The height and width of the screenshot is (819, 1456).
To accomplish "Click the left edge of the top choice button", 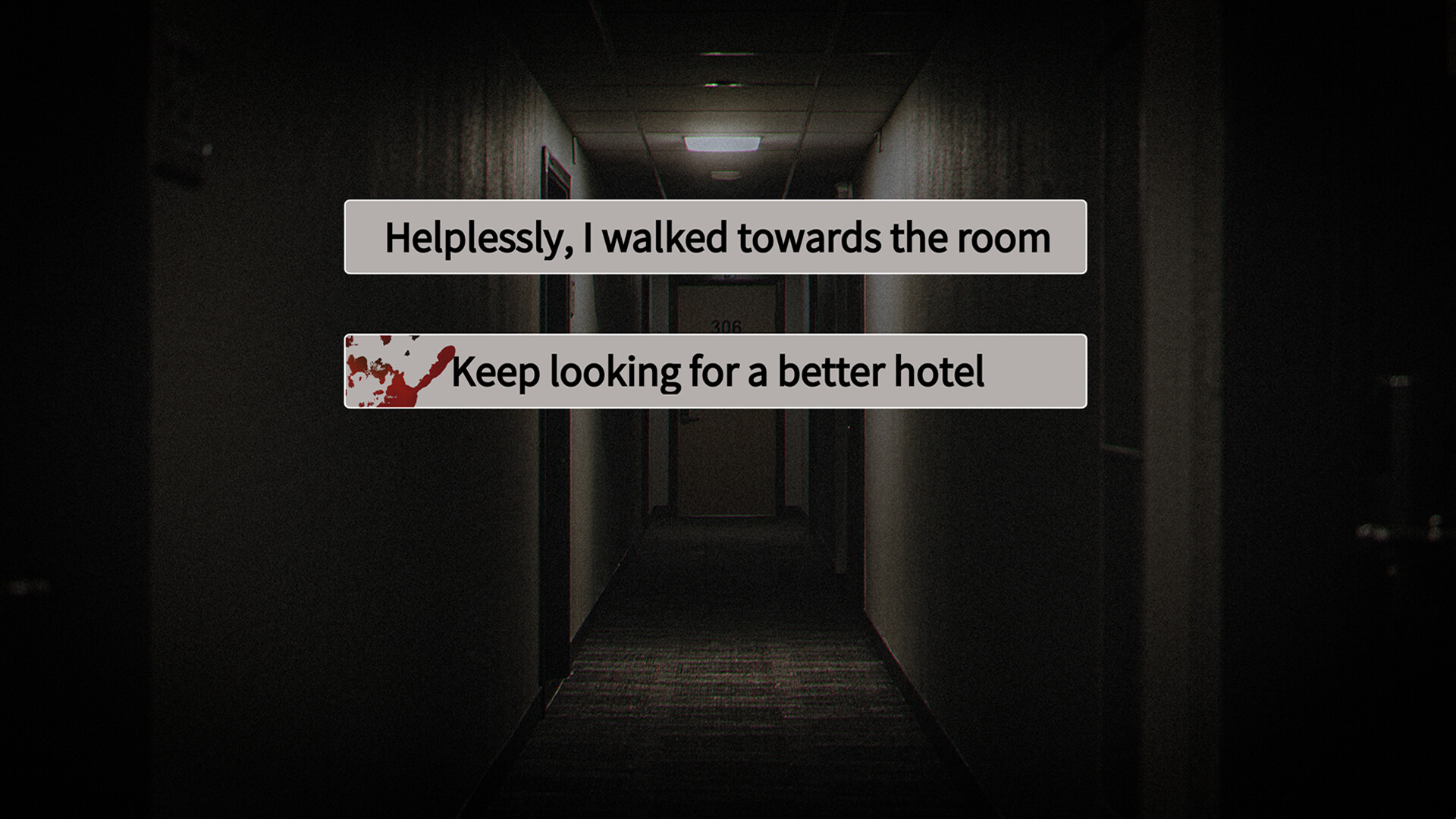I will coord(353,237).
